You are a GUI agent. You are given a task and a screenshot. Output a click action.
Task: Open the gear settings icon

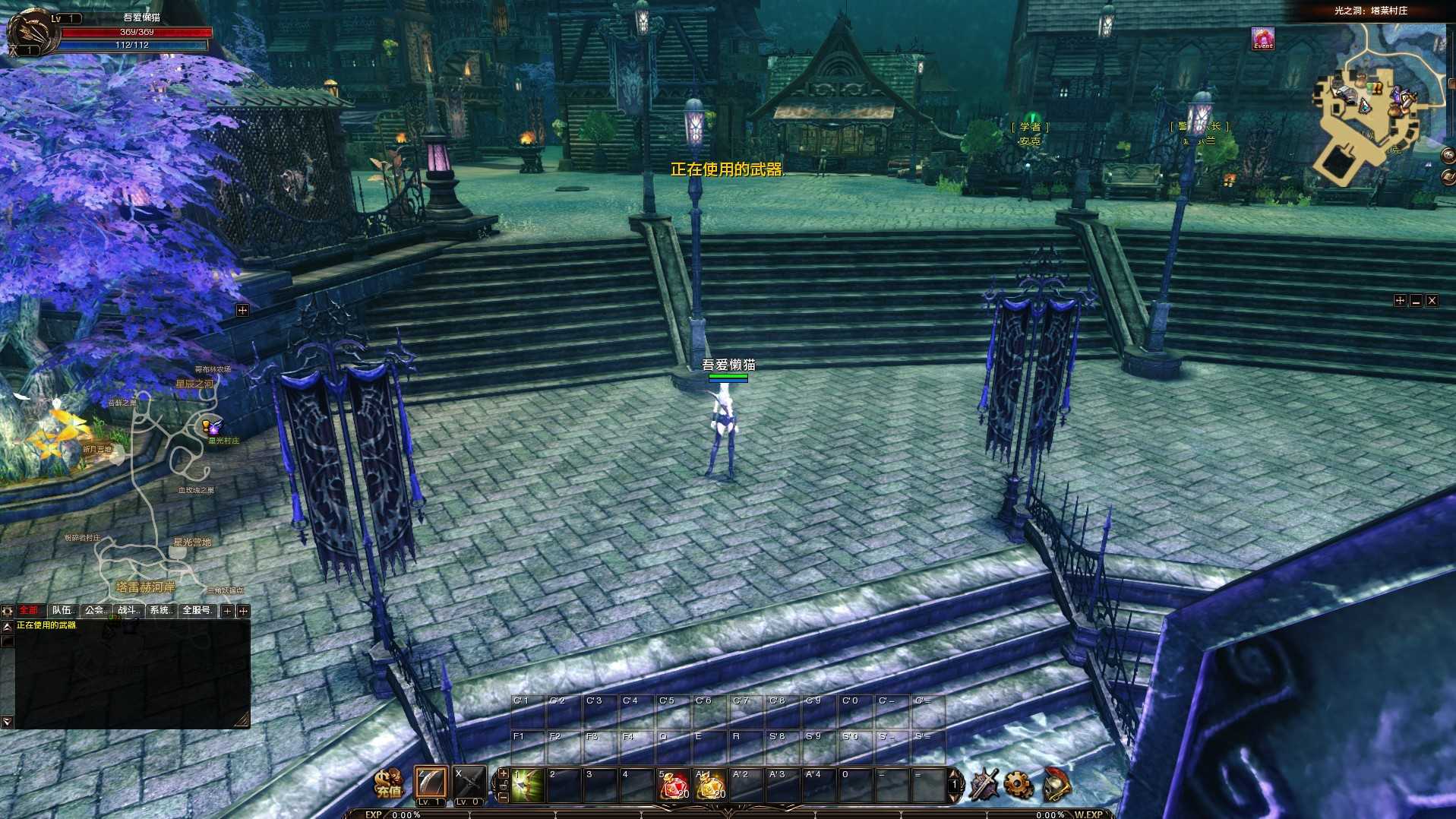coord(1019,785)
